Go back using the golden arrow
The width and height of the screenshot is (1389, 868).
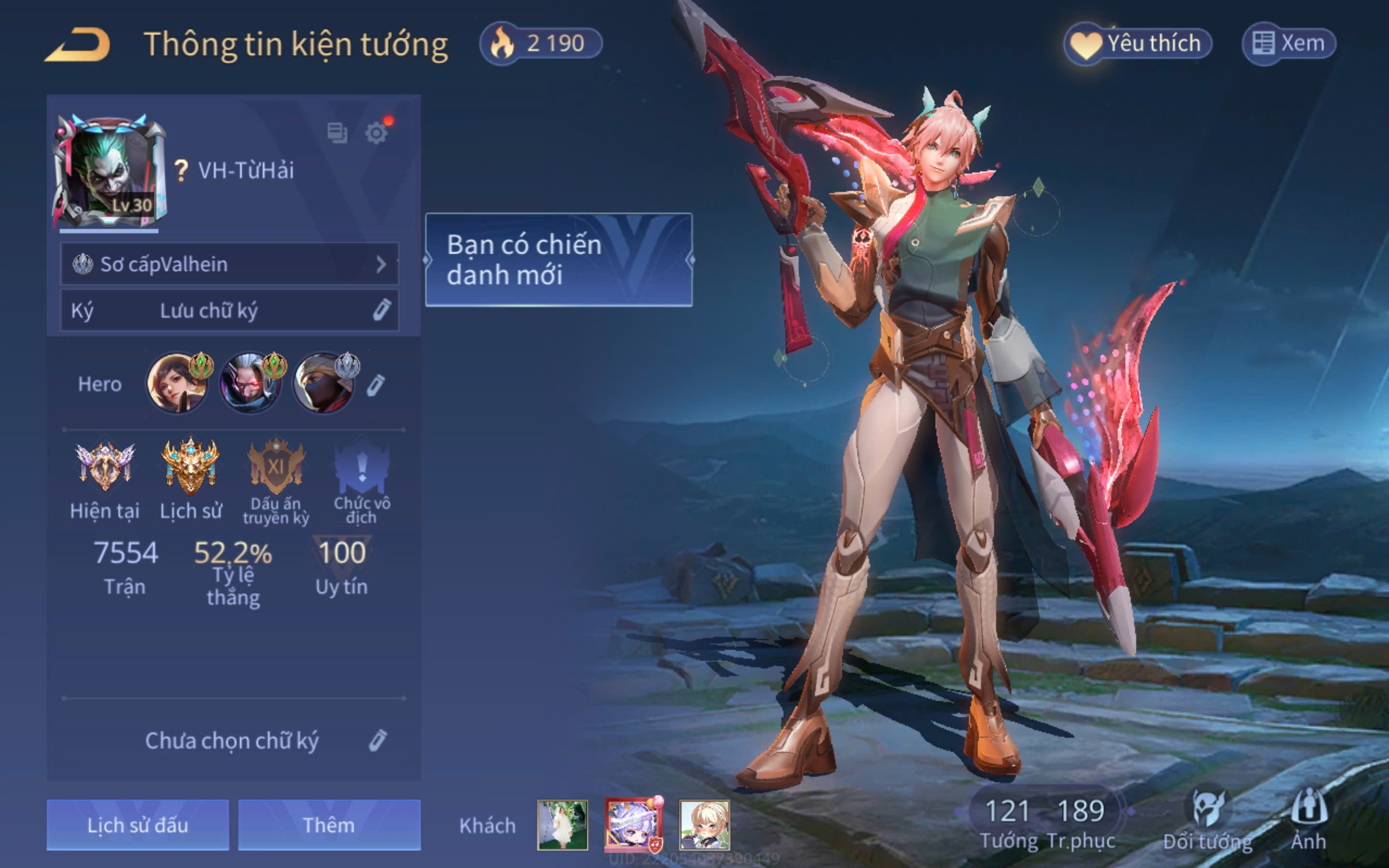coord(78,45)
